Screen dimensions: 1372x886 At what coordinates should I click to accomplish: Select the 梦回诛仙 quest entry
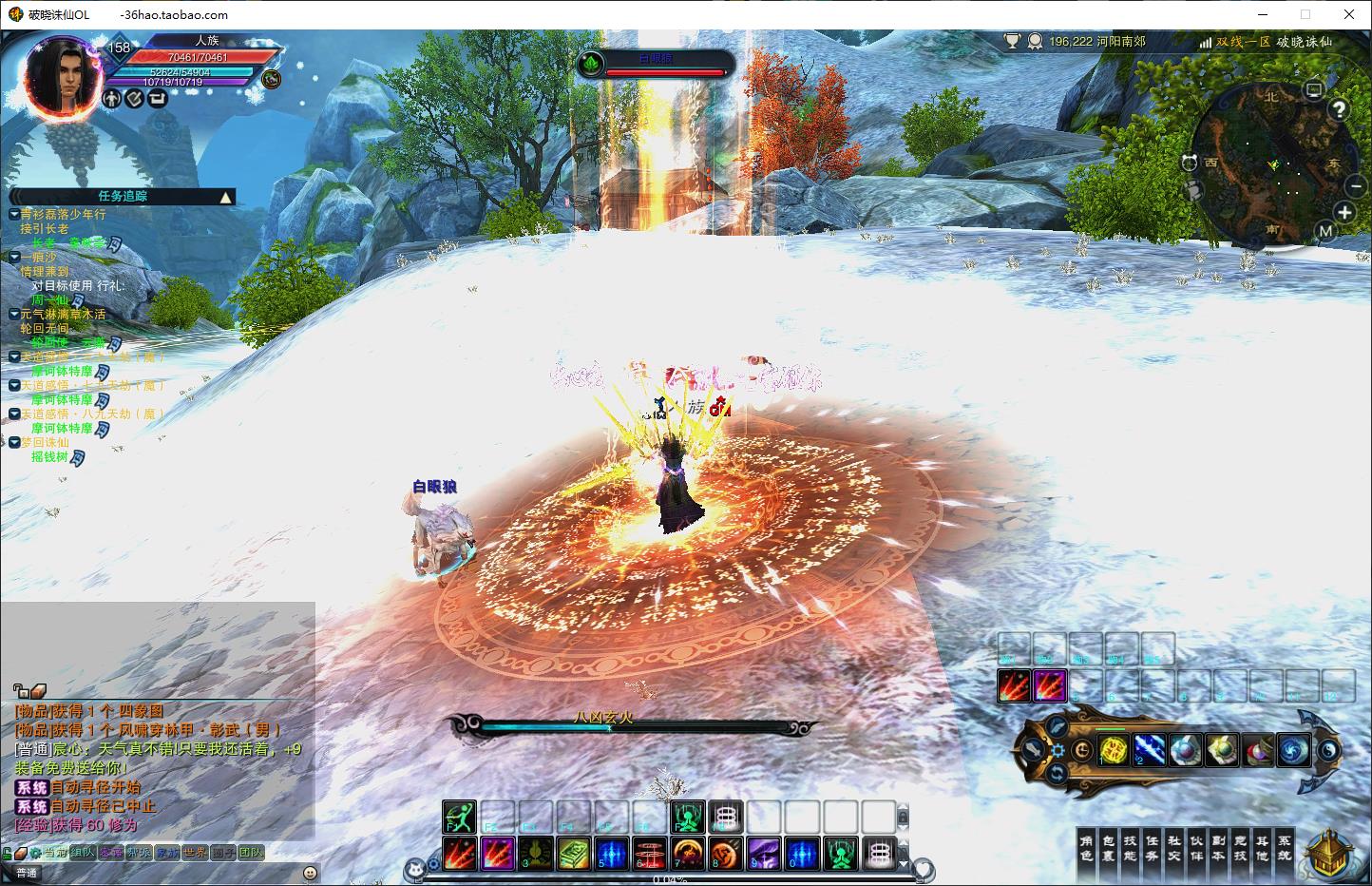pyautogui.click(x=45, y=443)
